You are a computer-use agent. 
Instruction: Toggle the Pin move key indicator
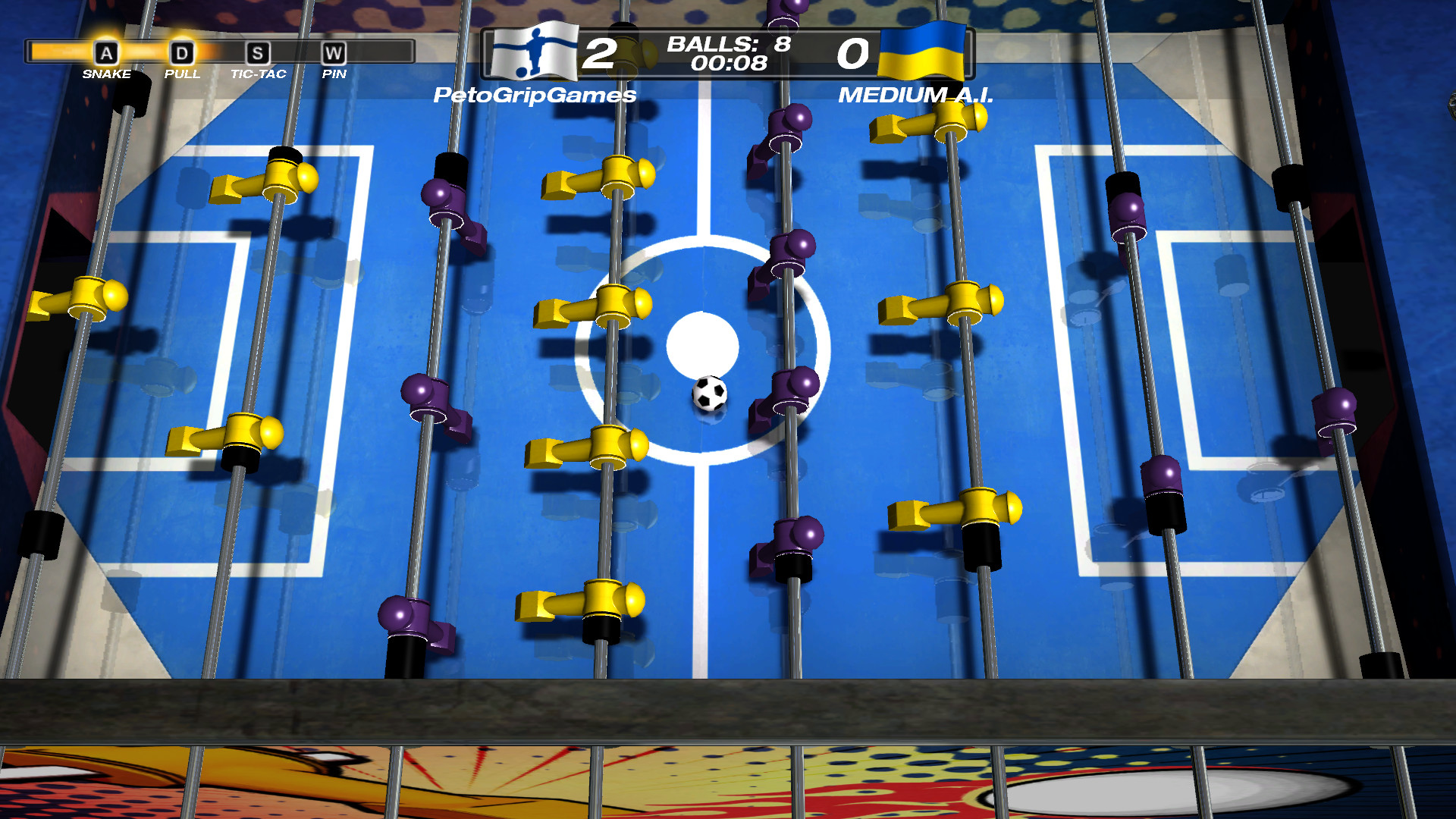coord(335,53)
